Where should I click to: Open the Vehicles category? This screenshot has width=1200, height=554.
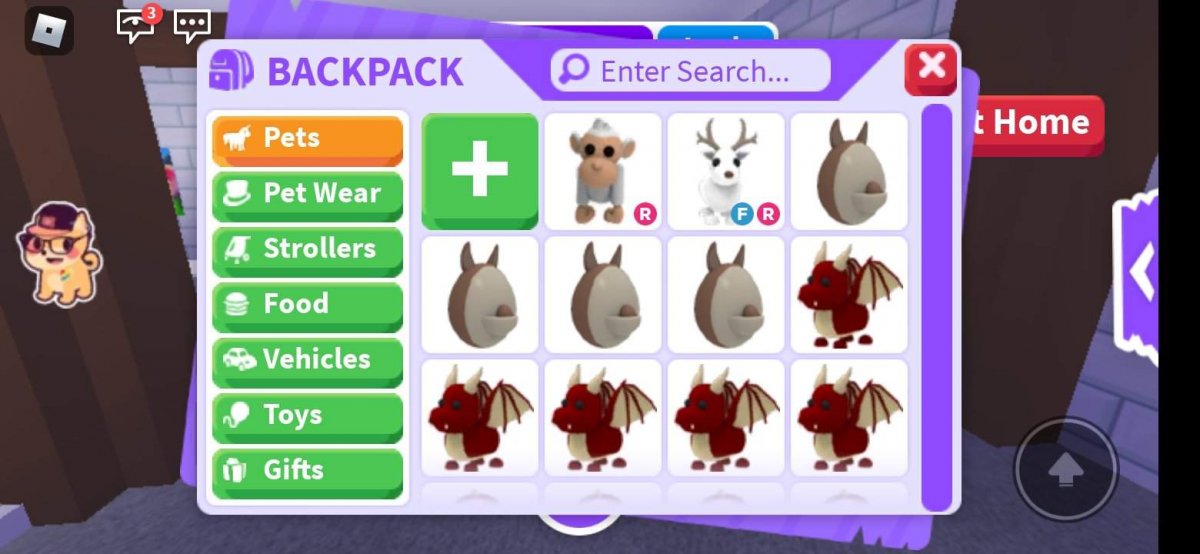307,360
